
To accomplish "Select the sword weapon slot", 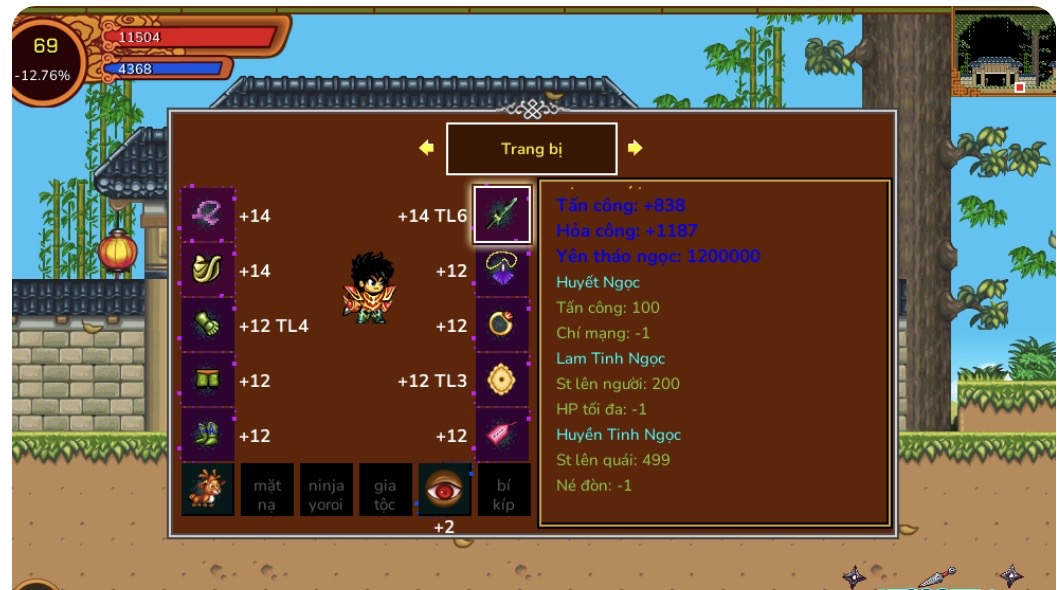I will click(502, 214).
